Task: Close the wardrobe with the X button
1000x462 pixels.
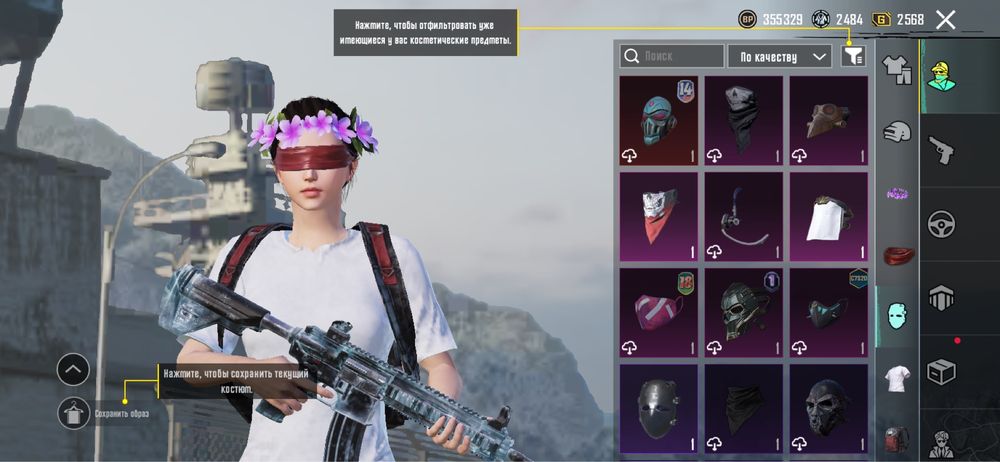Action: coord(945,19)
